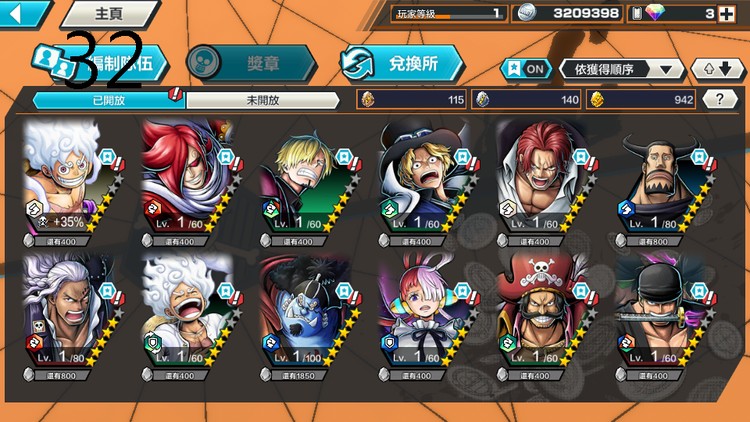
Task: Add more rainbow diamonds with plus button
Action: tap(737, 13)
